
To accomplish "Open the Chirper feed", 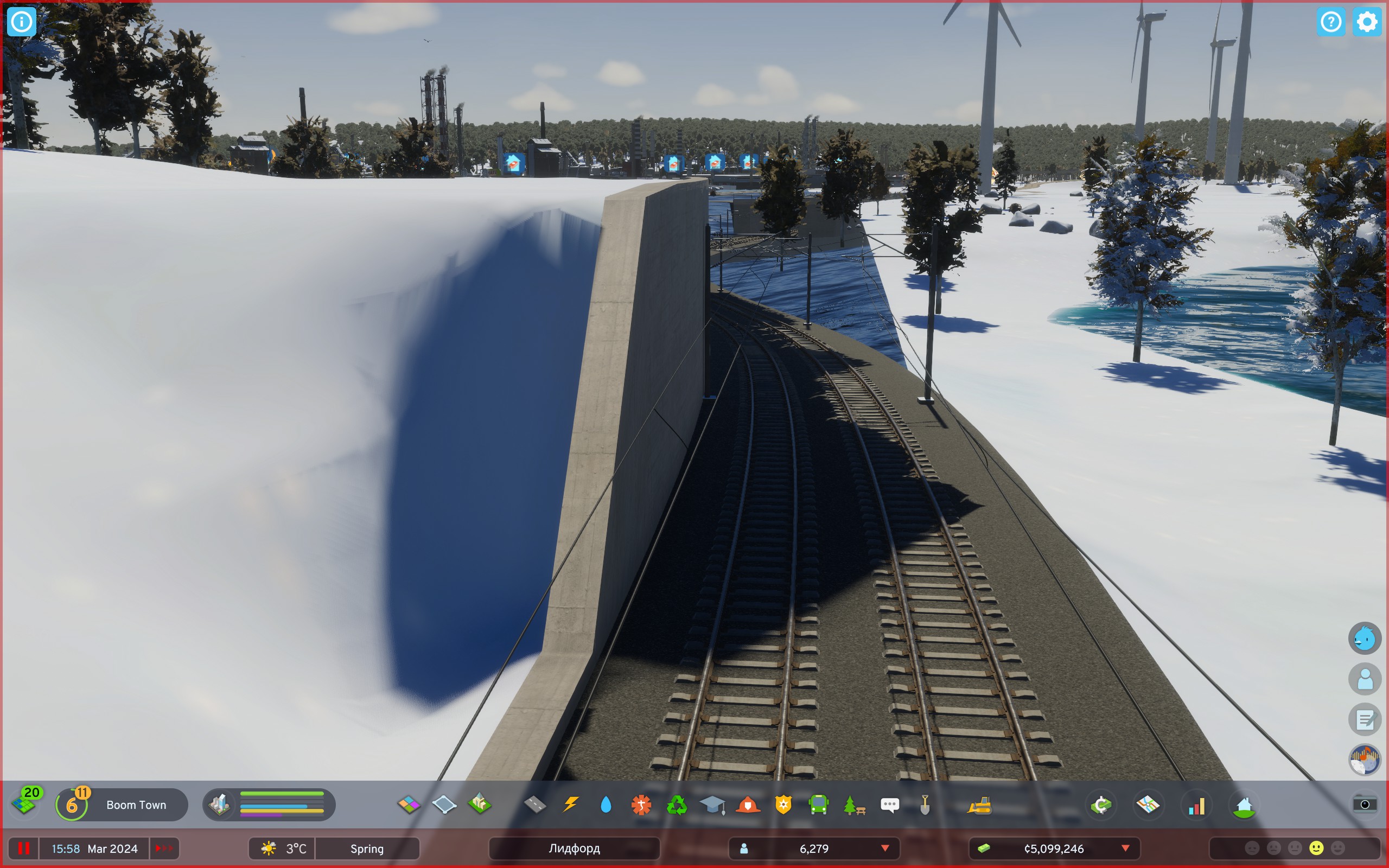I will tap(890, 805).
